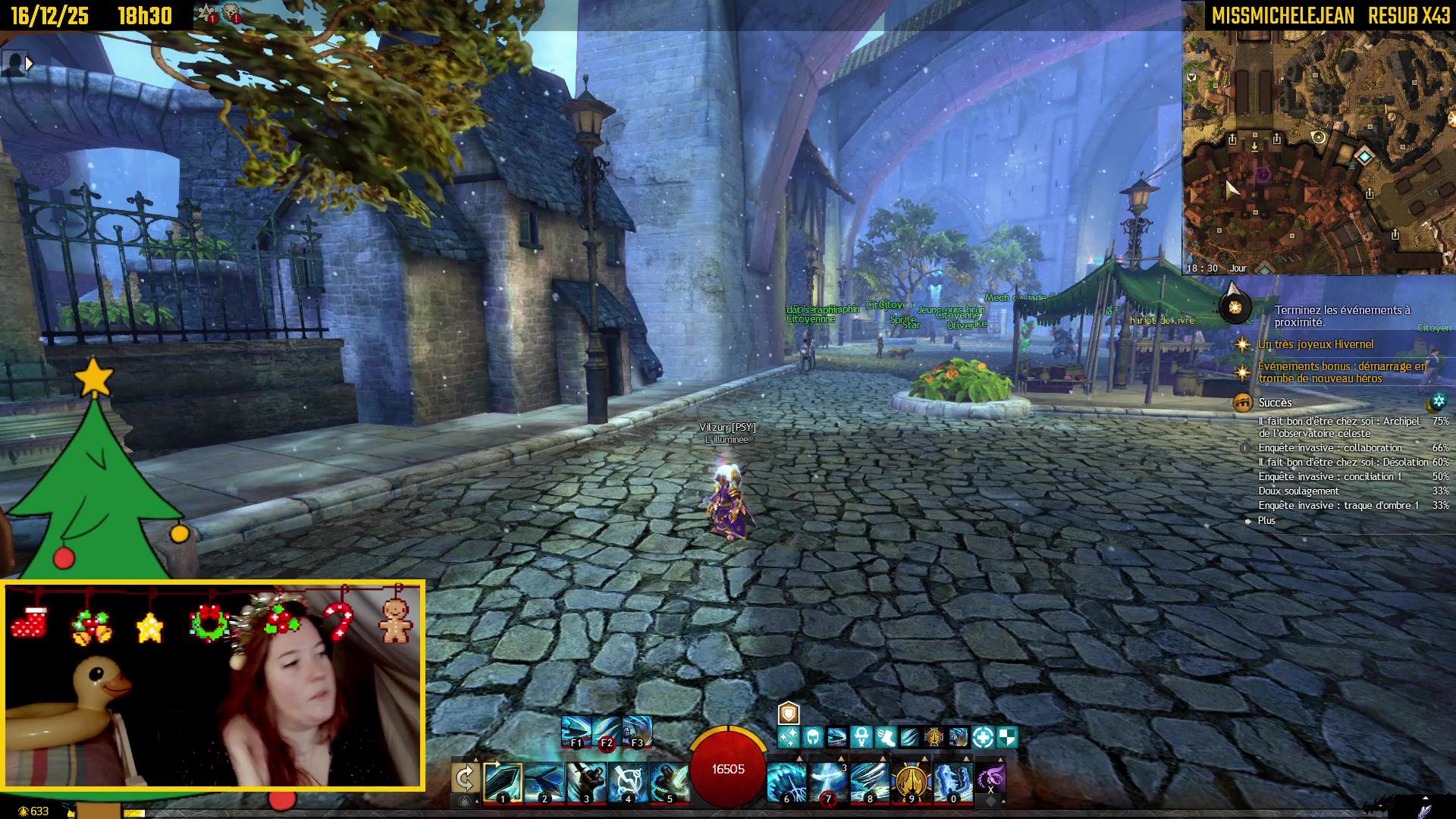The width and height of the screenshot is (1456, 819).
Task: Trigger the slot 3 greatsword skill
Action: click(x=586, y=782)
